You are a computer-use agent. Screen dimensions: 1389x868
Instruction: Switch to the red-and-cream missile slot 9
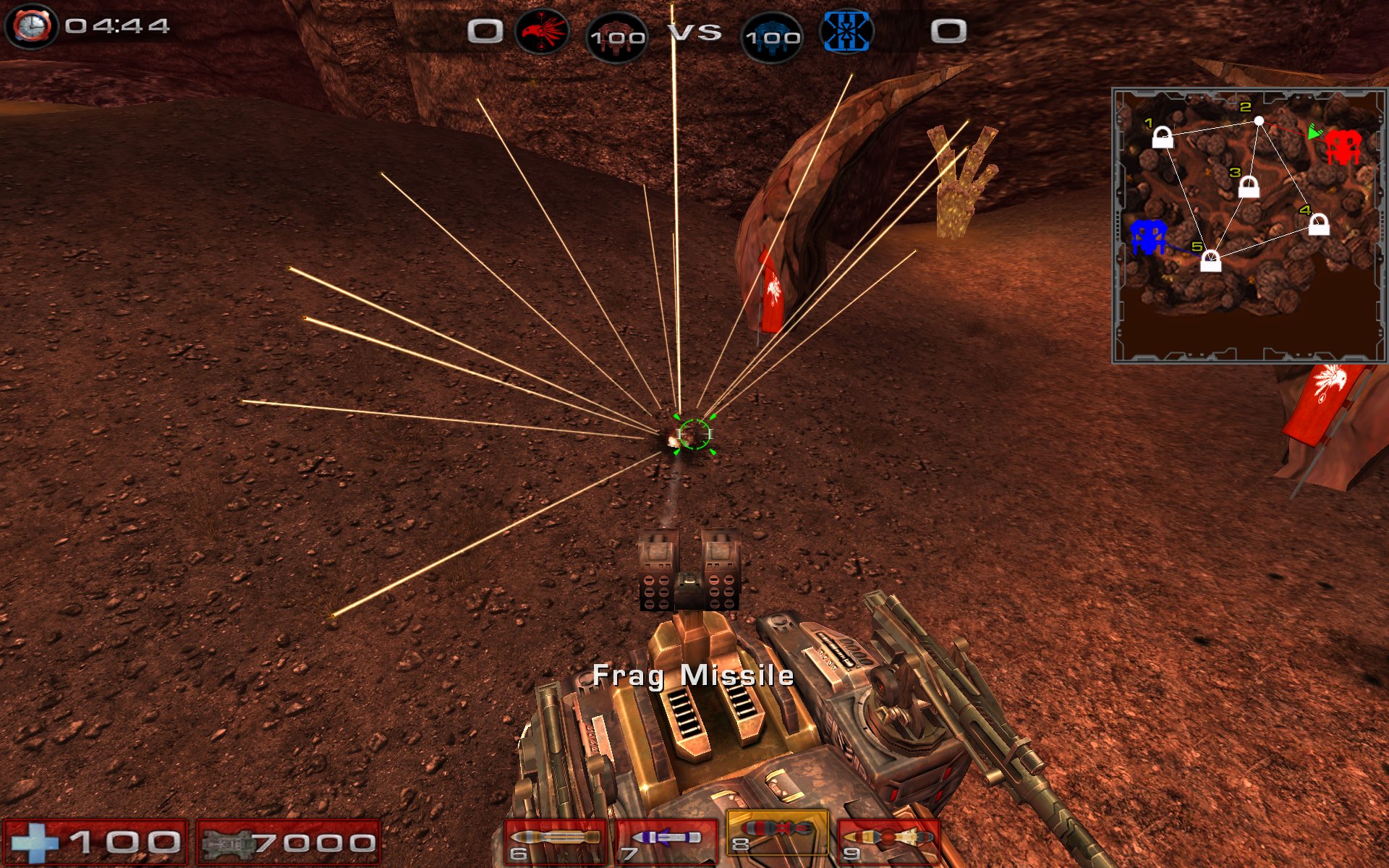(888, 841)
